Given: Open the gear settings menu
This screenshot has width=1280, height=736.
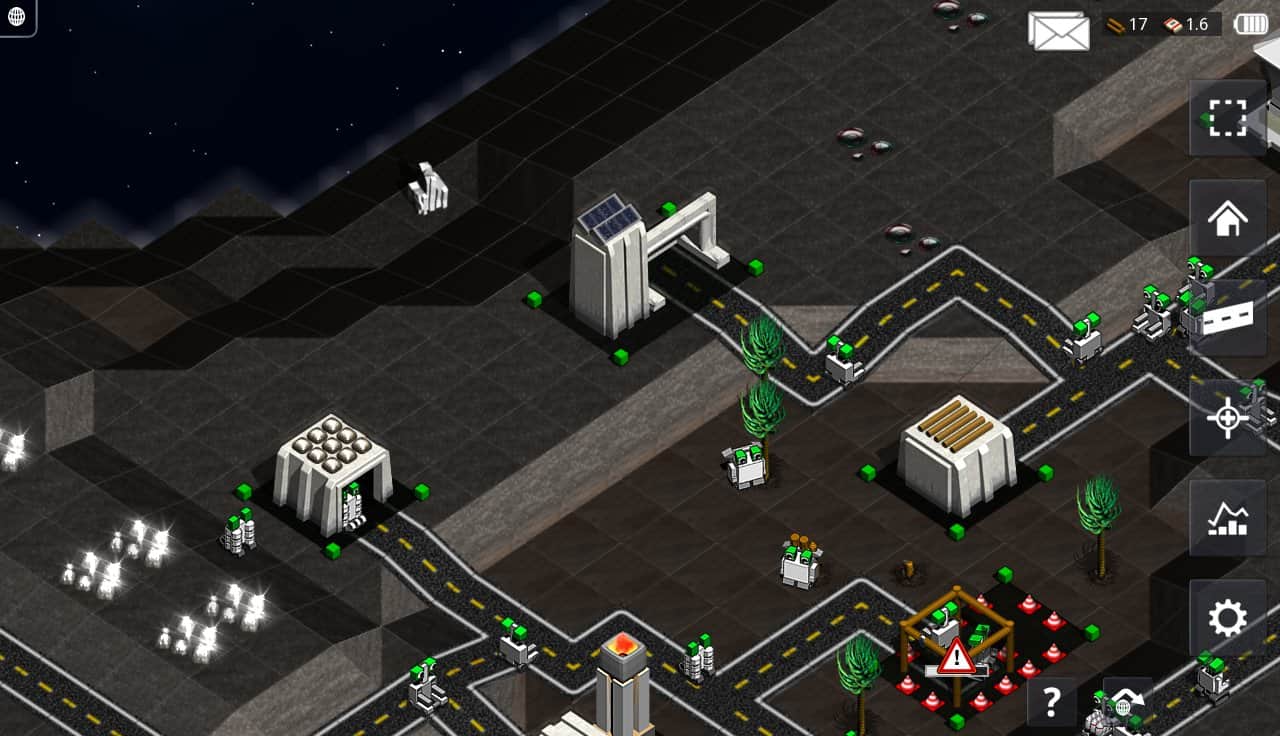Looking at the screenshot, I should point(1227,618).
